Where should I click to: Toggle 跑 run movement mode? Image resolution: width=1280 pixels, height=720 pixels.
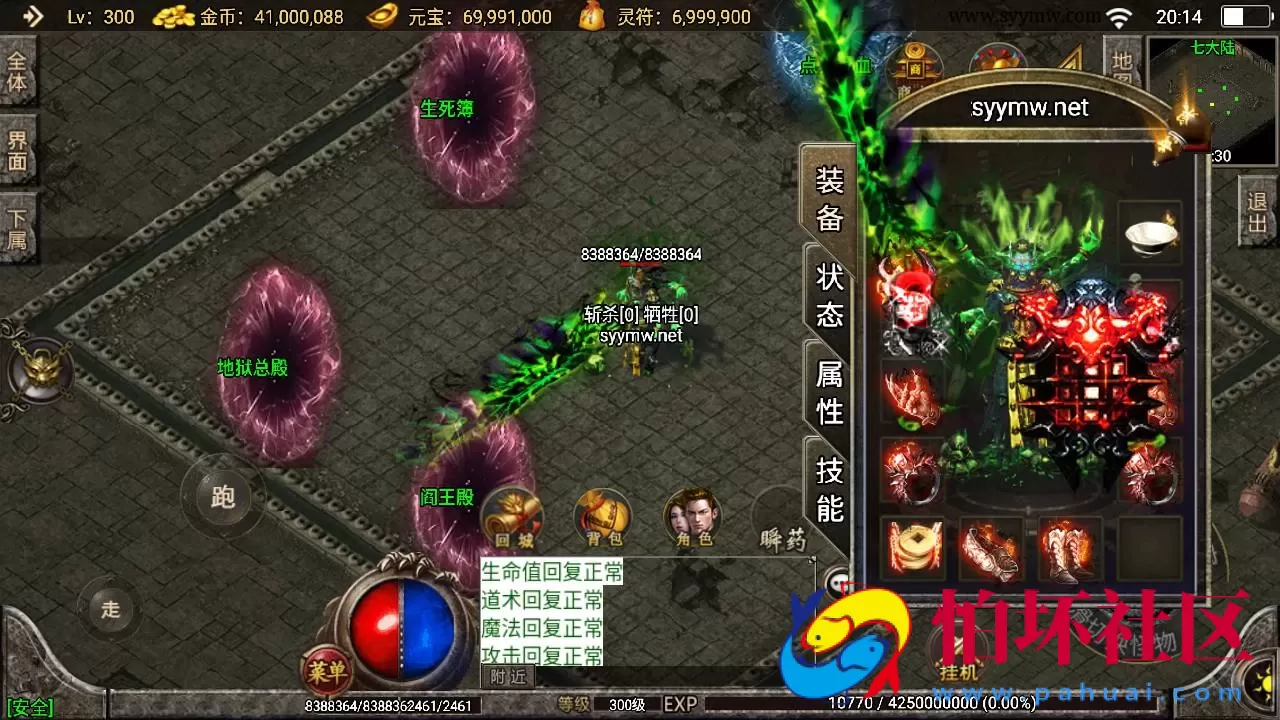coord(222,497)
